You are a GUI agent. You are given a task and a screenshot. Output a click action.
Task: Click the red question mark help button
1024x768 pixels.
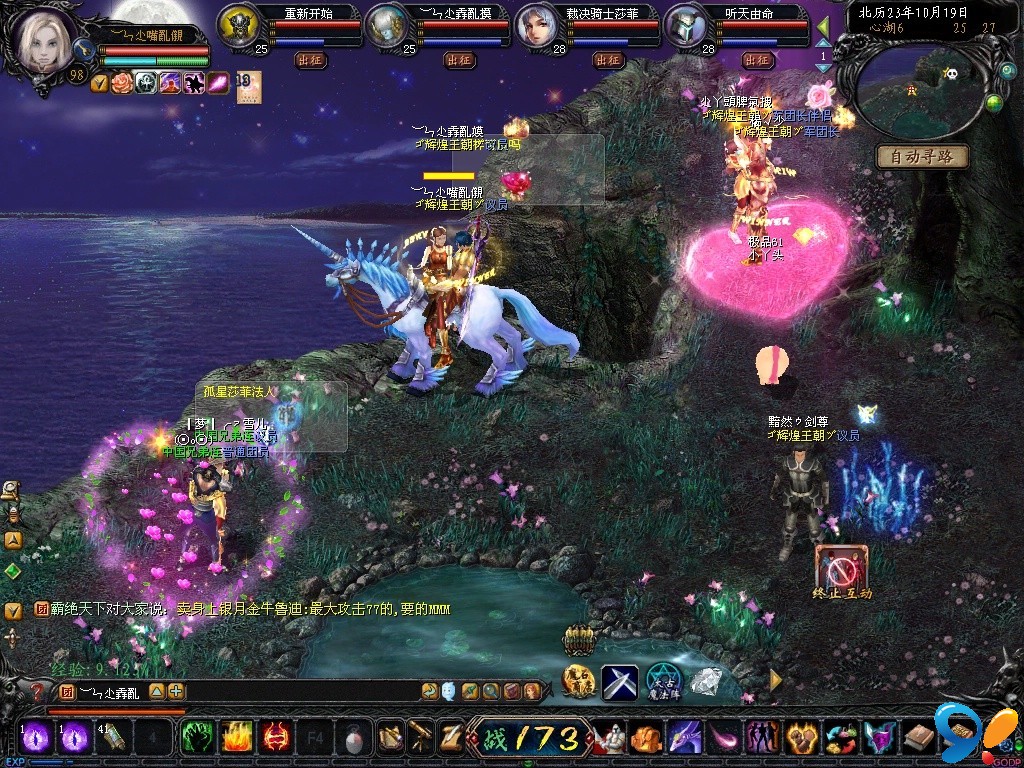click(37, 692)
